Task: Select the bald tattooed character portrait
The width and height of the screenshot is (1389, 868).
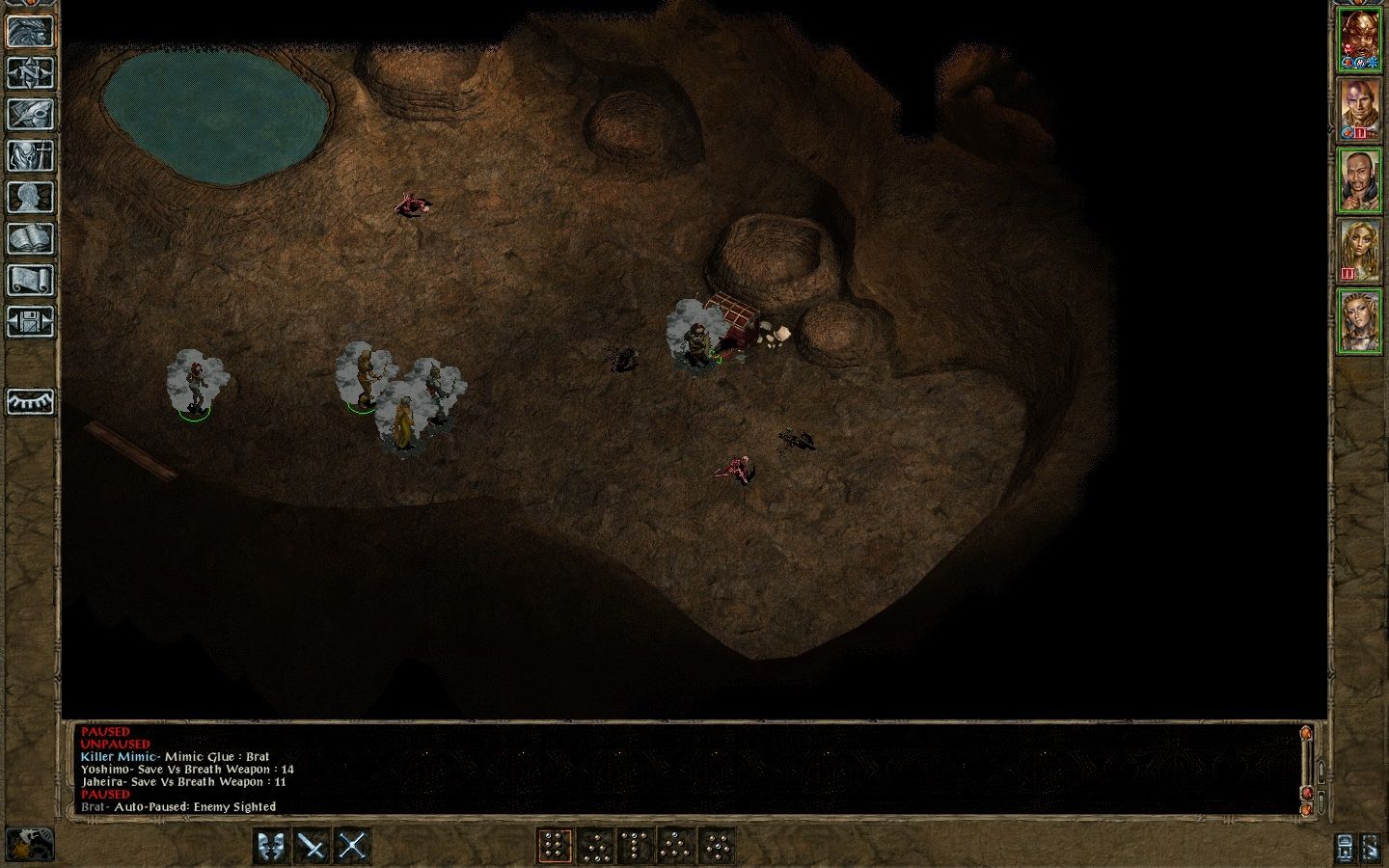Action: click(x=1359, y=110)
